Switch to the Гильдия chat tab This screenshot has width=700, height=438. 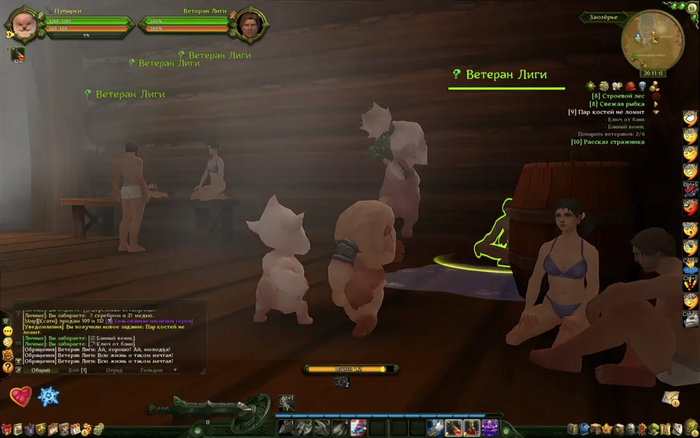(x=152, y=370)
